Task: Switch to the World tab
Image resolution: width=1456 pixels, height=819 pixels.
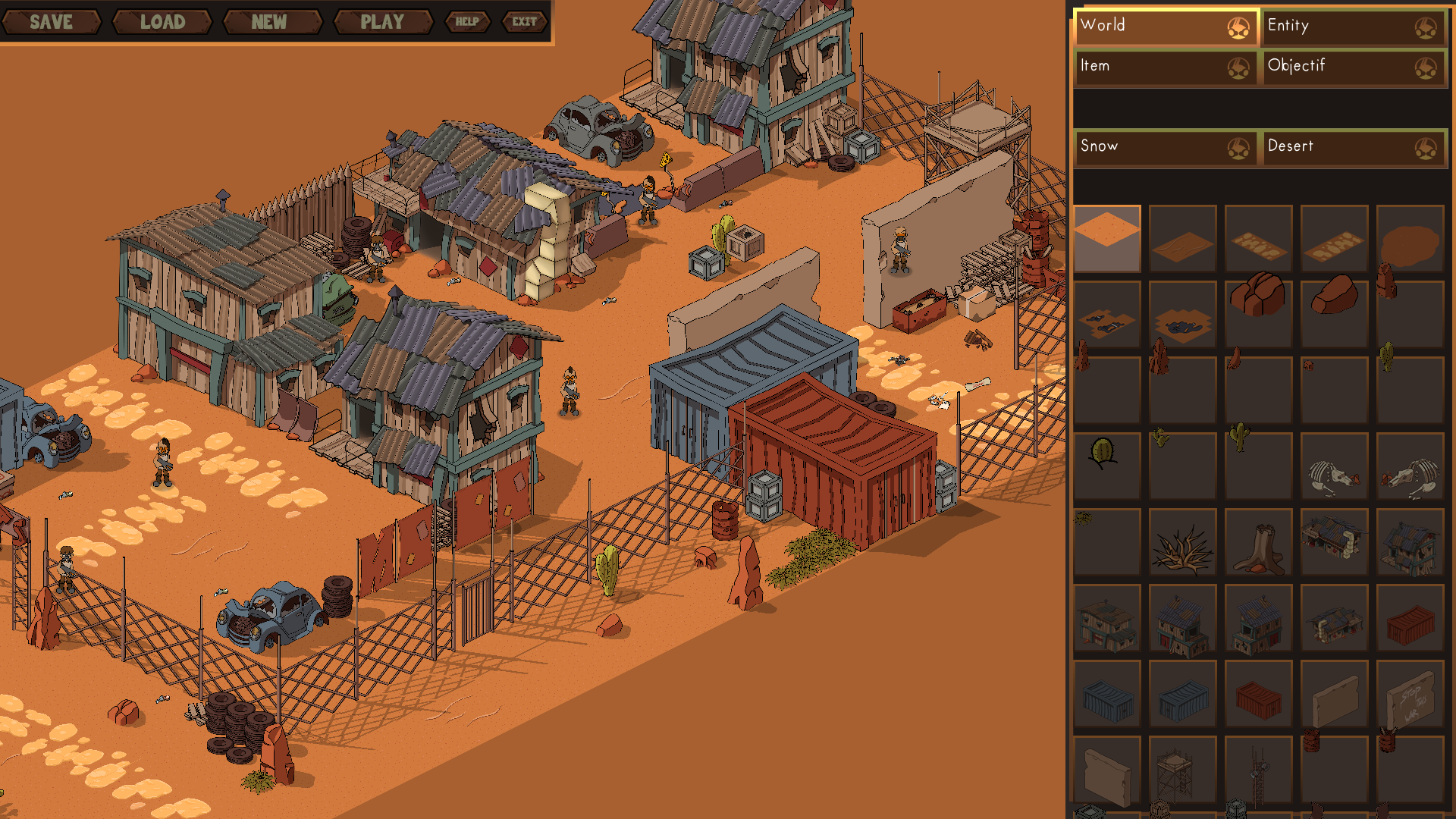Action: point(1166,27)
